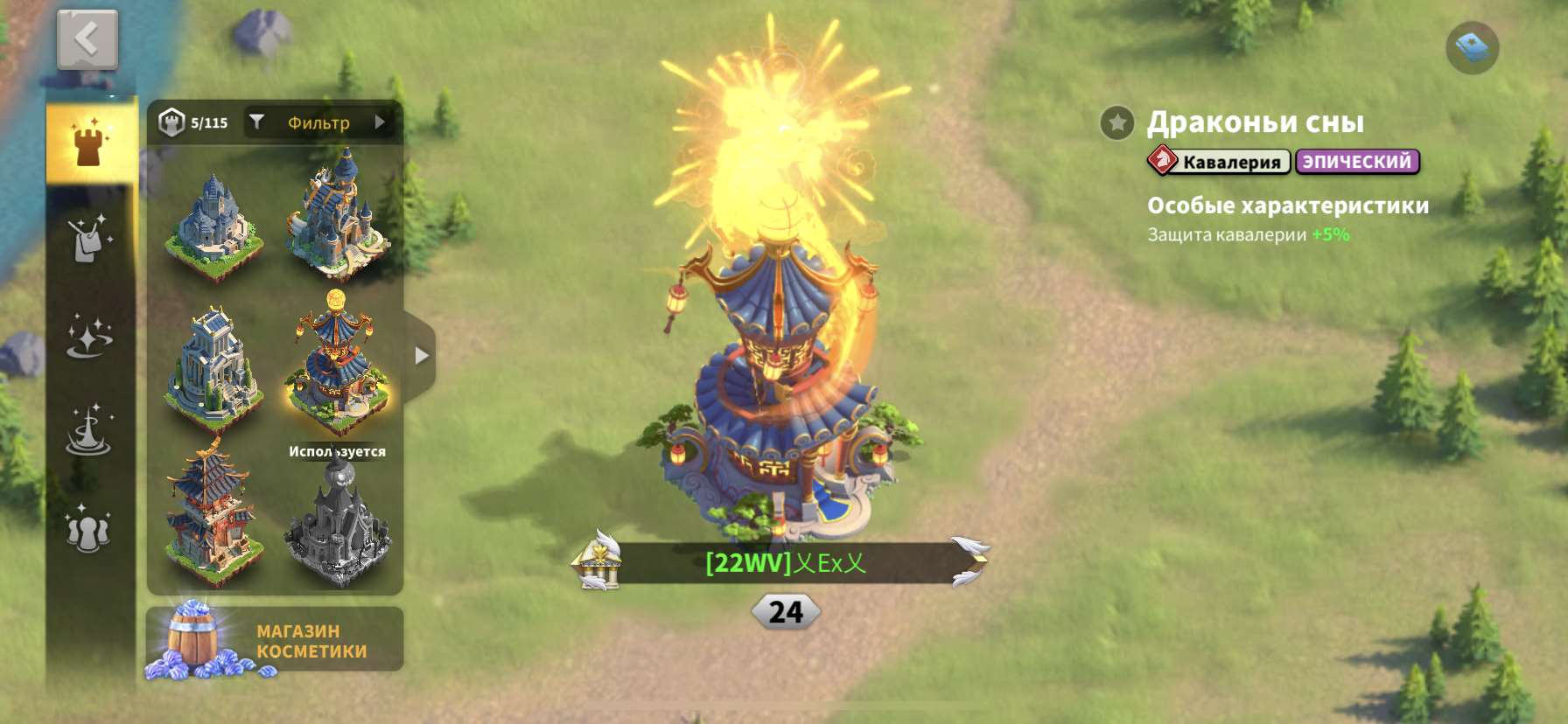The height and width of the screenshot is (724, 1568).
Task: Open the Магазин Косметики shop
Action: point(274,640)
